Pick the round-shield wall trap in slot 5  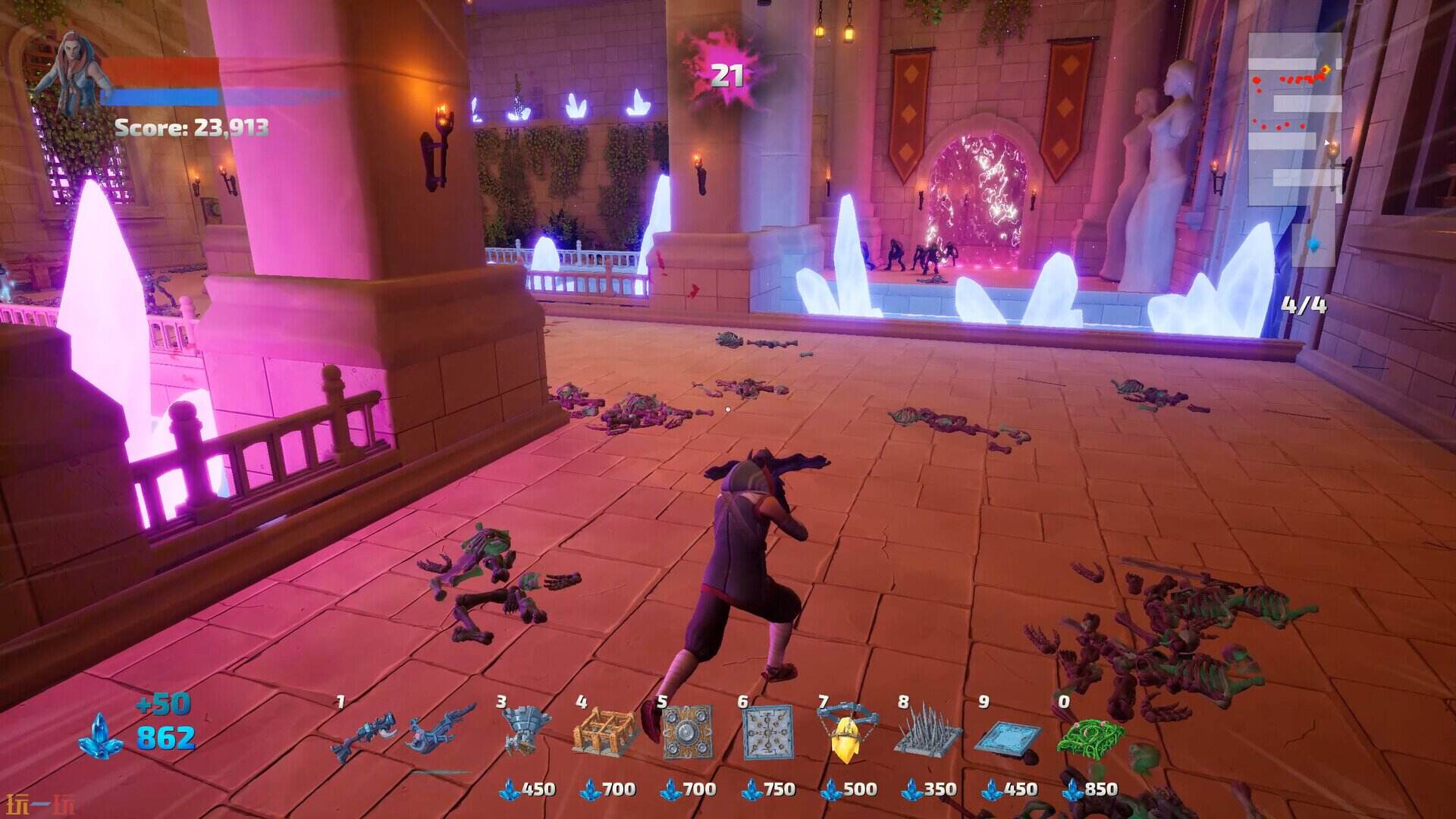point(687,733)
